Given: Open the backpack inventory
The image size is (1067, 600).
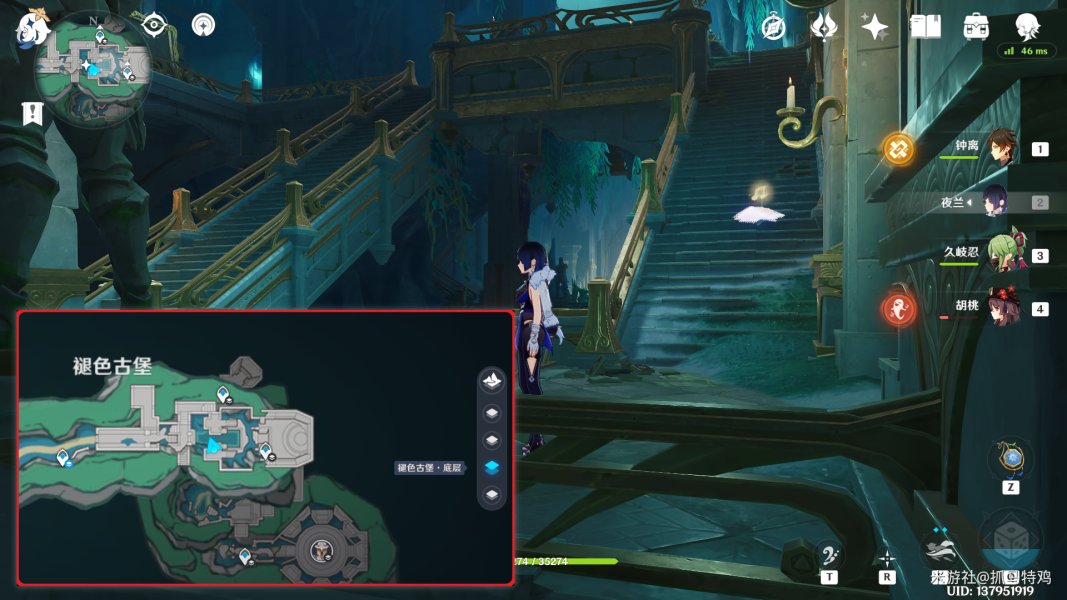Looking at the screenshot, I should (x=976, y=27).
